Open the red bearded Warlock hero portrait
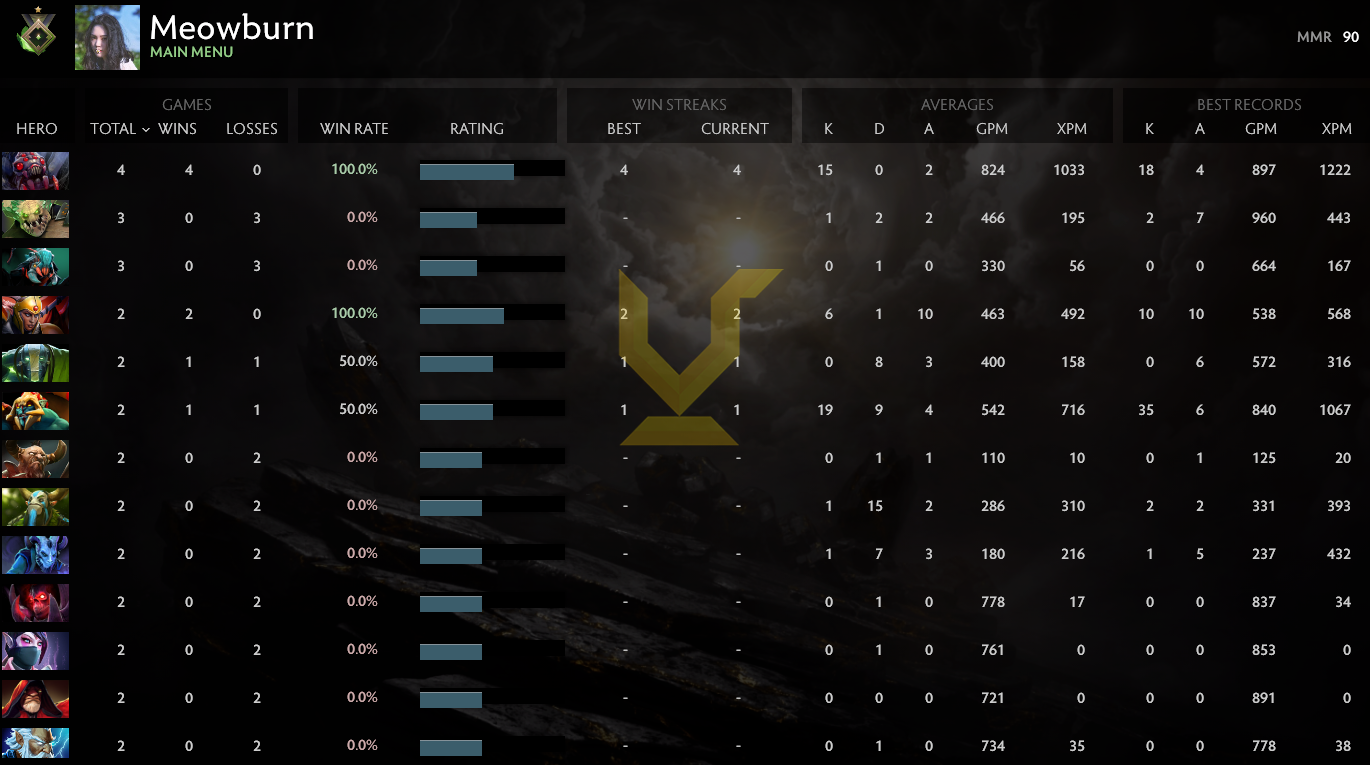The width and height of the screenshot is (1370, 765). [36, 698]
